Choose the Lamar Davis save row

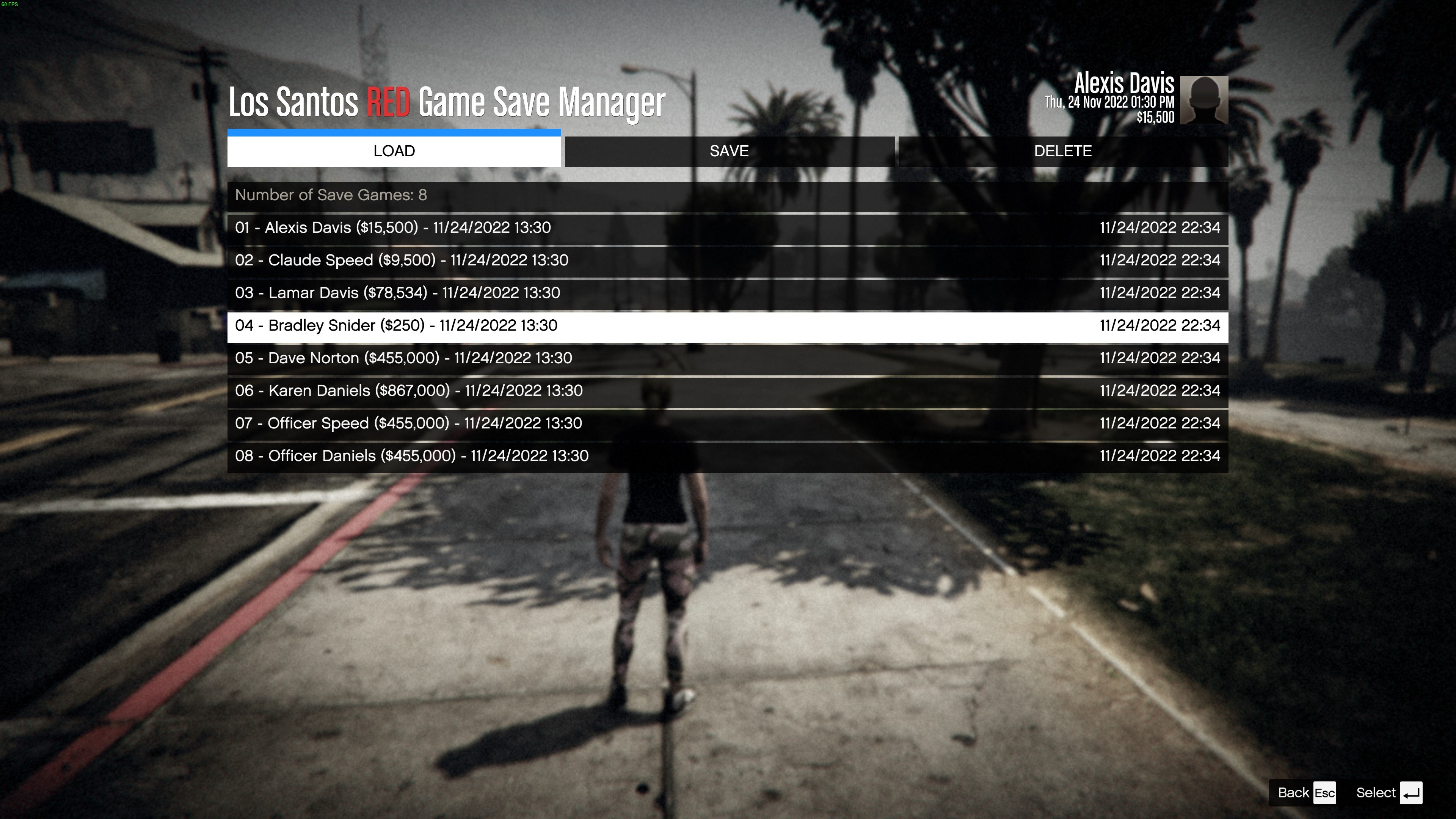[x=728, y=293]
